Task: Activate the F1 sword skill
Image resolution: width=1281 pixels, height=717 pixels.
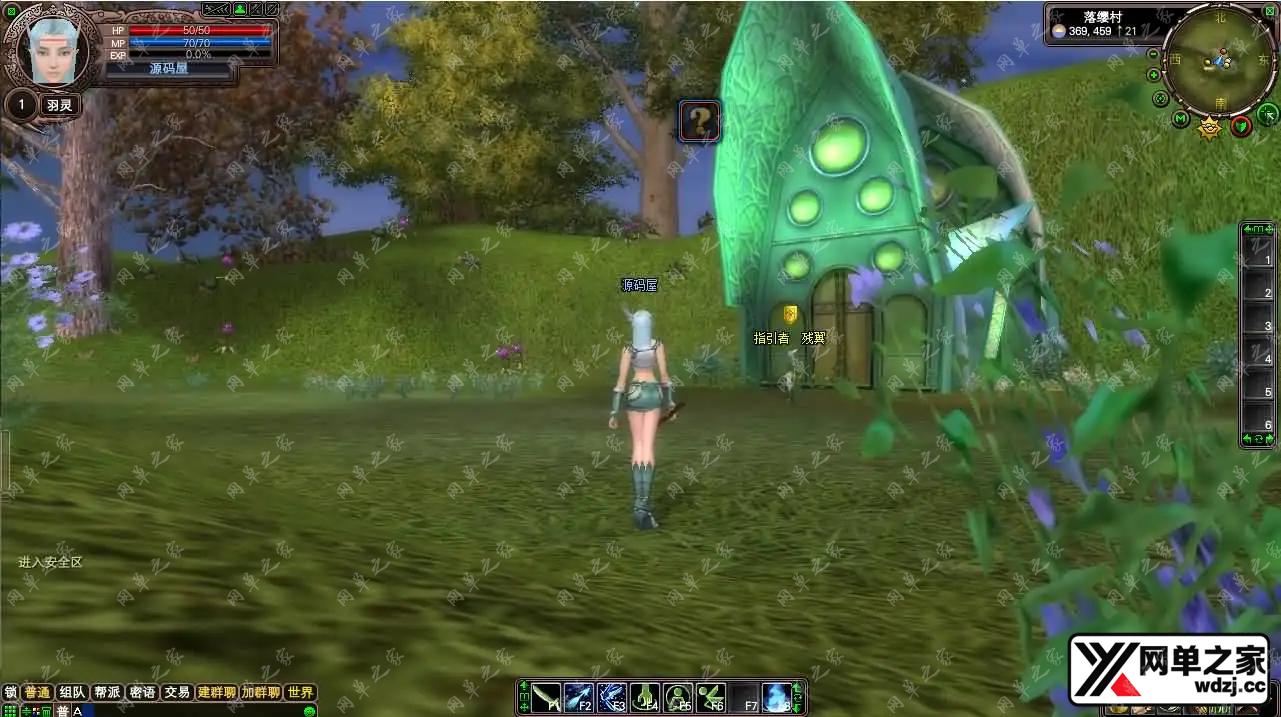Action: [x=547, y=697]
